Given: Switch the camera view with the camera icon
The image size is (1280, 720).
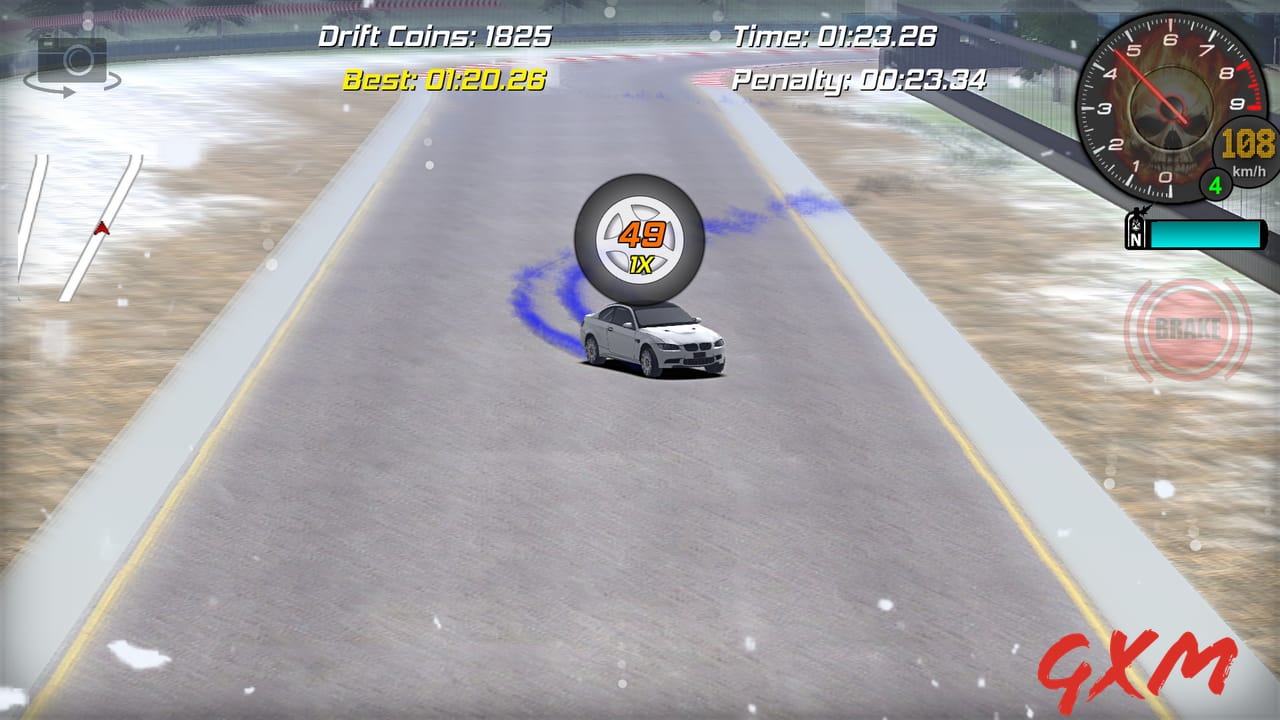Looking at the screenshot, I should coord(71,64).
